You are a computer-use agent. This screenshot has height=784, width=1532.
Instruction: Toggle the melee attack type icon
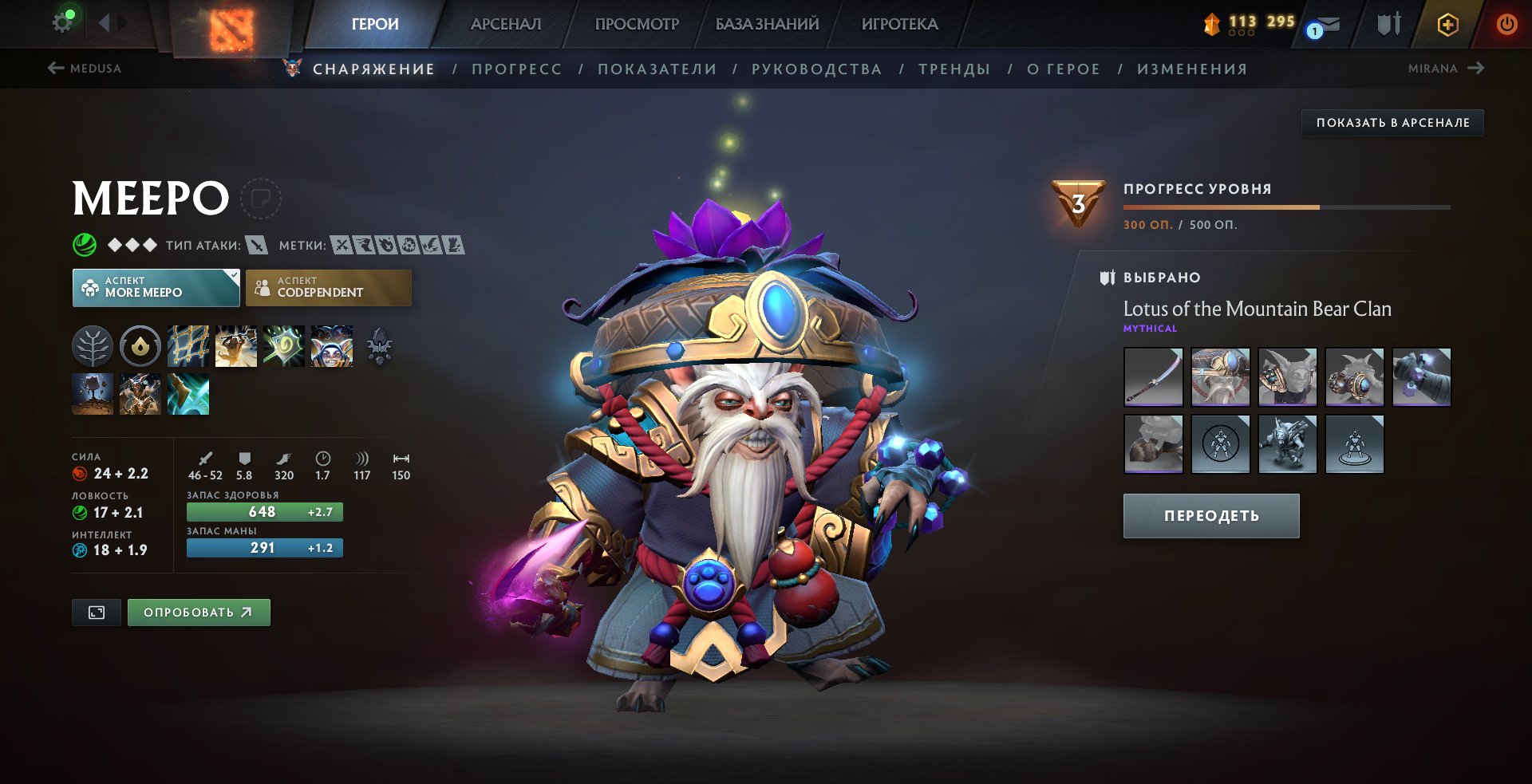257,246
